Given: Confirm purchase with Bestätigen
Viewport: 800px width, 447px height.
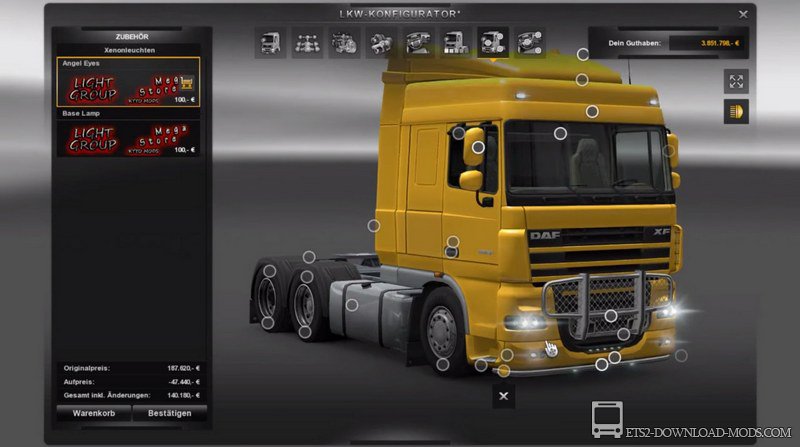Looking at the screenshot, I should click(169, 411).
